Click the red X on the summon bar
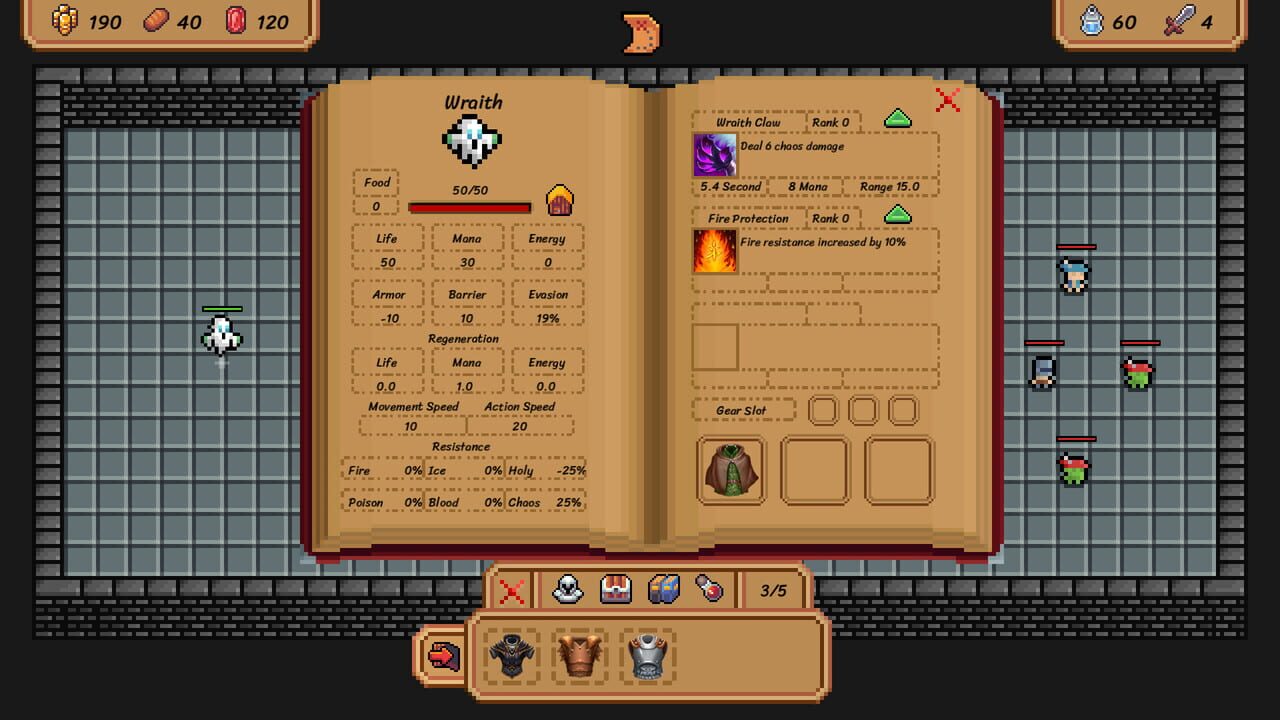 pyautogui.click(x=511, y=590)
